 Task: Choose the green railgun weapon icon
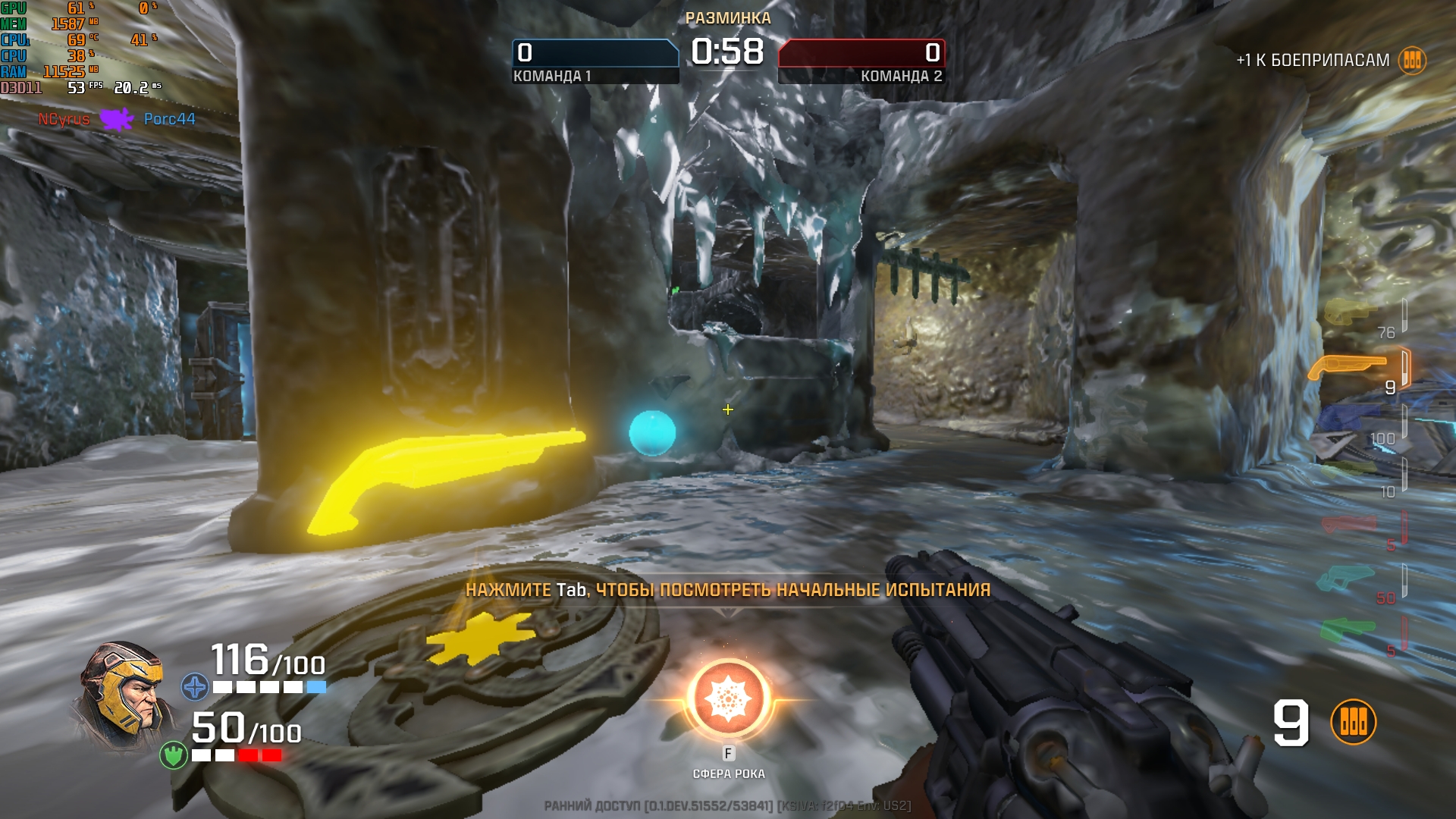[1347, 630]
